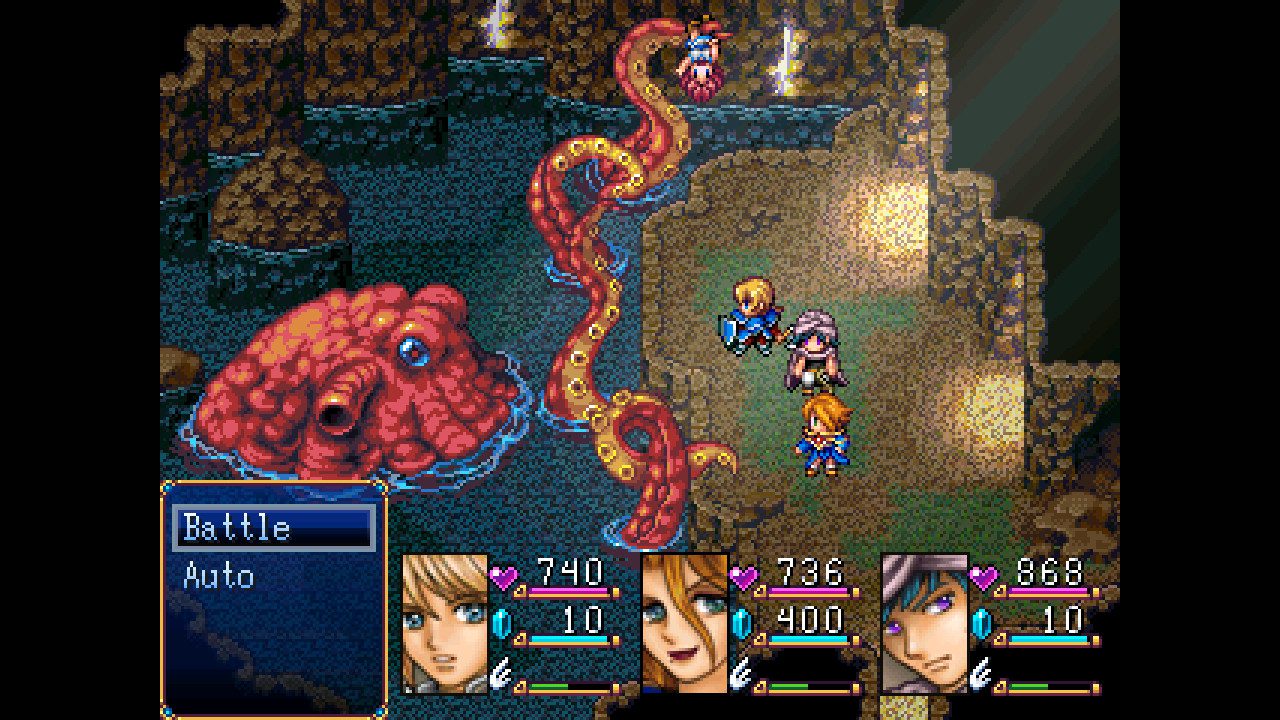
Task: Click the heart icon next to the 736 value
Action: (x=742, y=577)
